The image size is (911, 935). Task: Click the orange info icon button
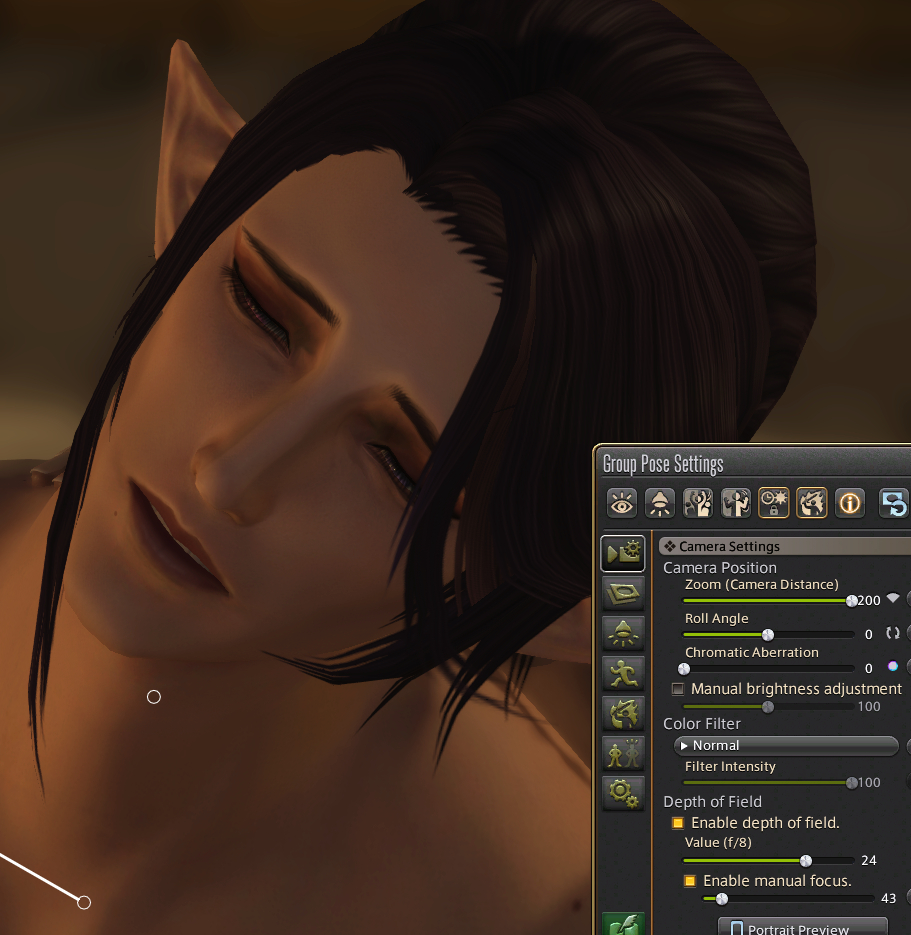[850, 503]
